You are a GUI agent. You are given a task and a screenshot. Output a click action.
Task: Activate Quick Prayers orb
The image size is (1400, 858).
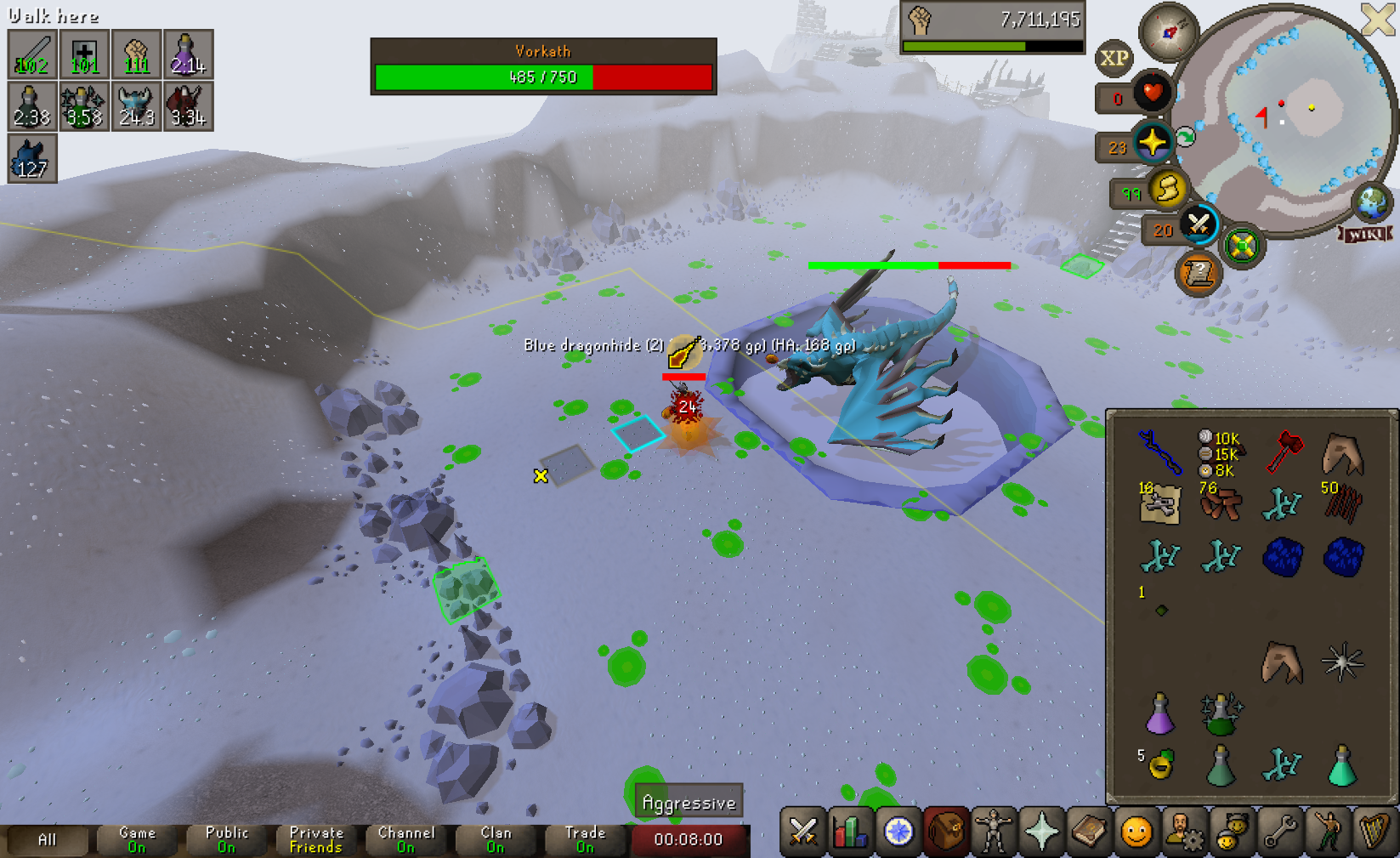(x=1153, y=142)
